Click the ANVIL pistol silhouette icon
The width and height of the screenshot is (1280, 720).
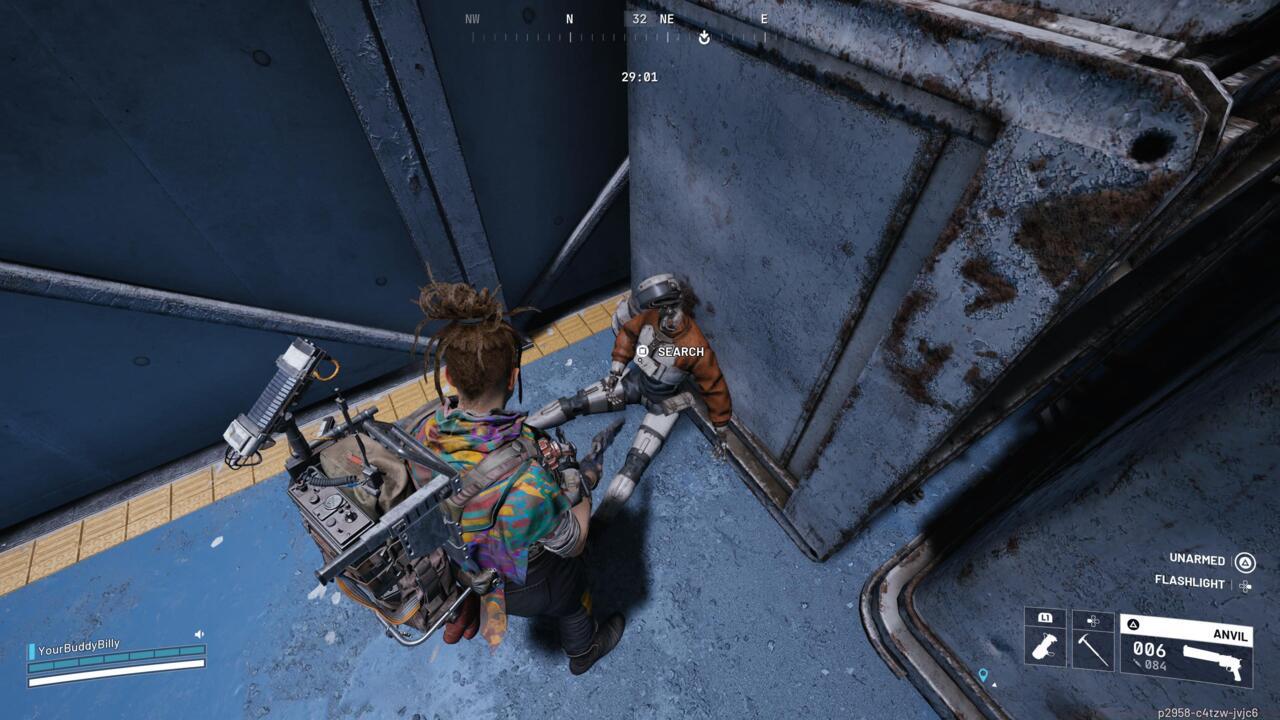pyautogui.click(x=1212, y=660)
